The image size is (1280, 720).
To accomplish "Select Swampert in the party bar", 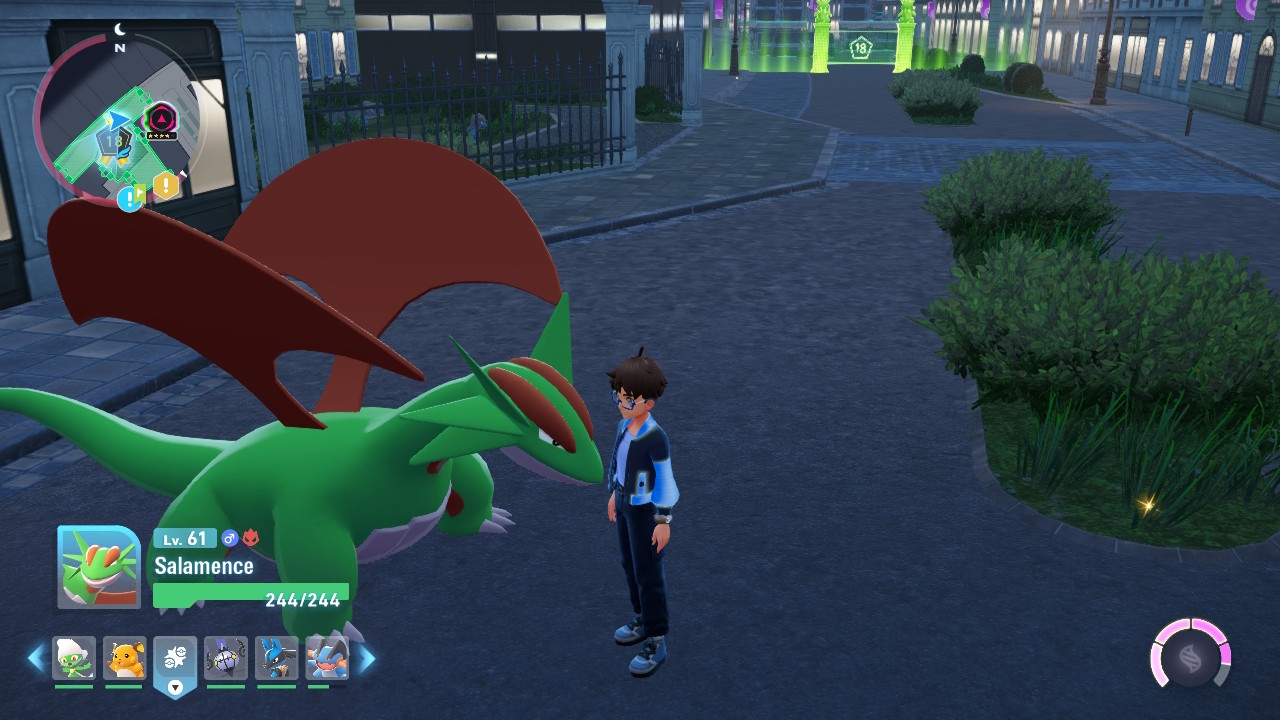I will coord(326,658).
